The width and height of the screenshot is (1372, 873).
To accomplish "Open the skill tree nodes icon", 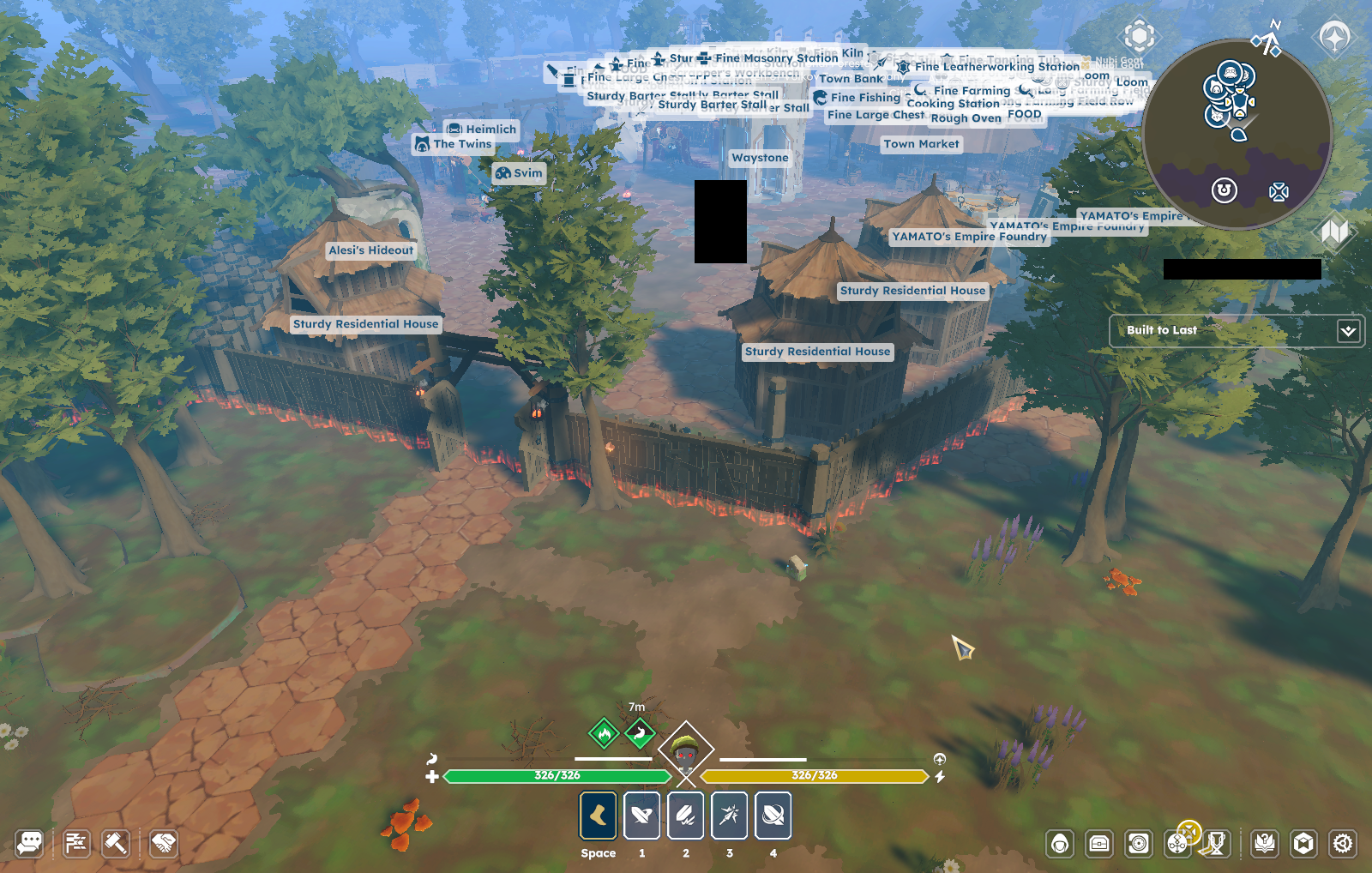I will click(1178, 844).
